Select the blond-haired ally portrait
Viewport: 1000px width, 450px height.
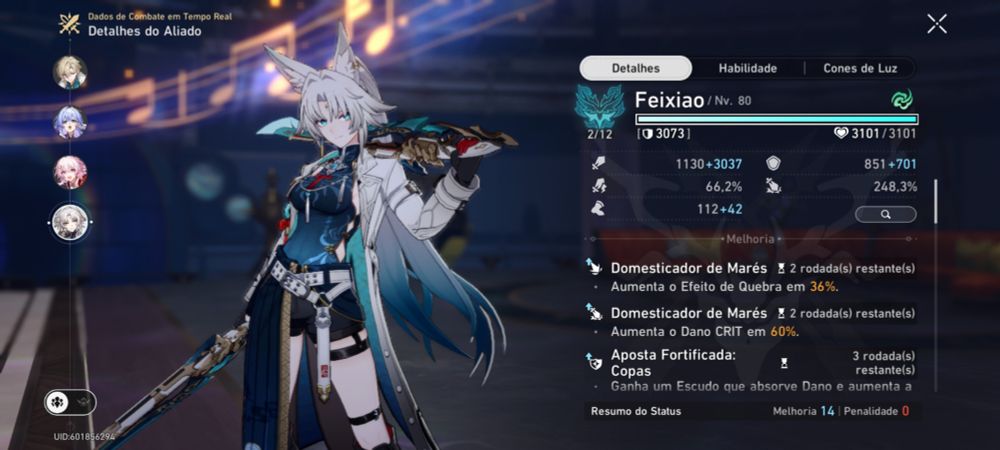click(x=70, y=72)
